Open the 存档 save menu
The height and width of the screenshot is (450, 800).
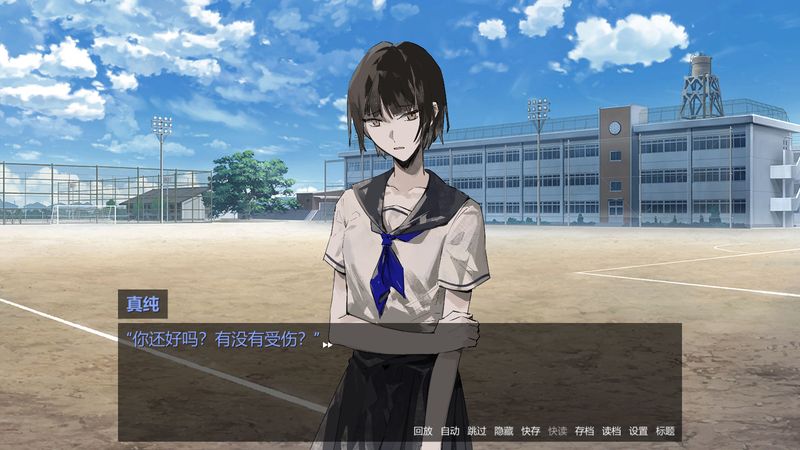(x=584, y=431)
